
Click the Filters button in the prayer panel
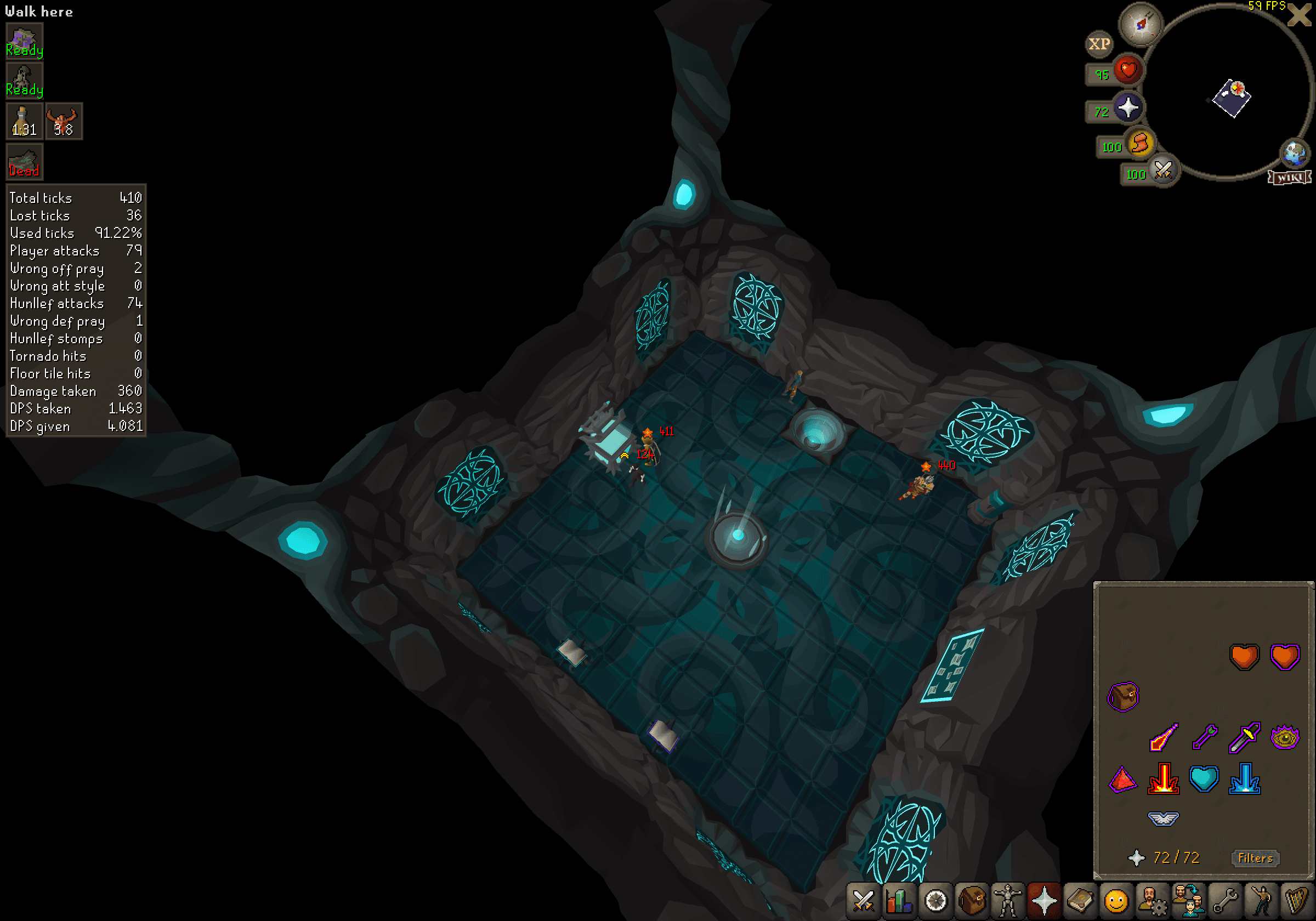pos(1255,858)
